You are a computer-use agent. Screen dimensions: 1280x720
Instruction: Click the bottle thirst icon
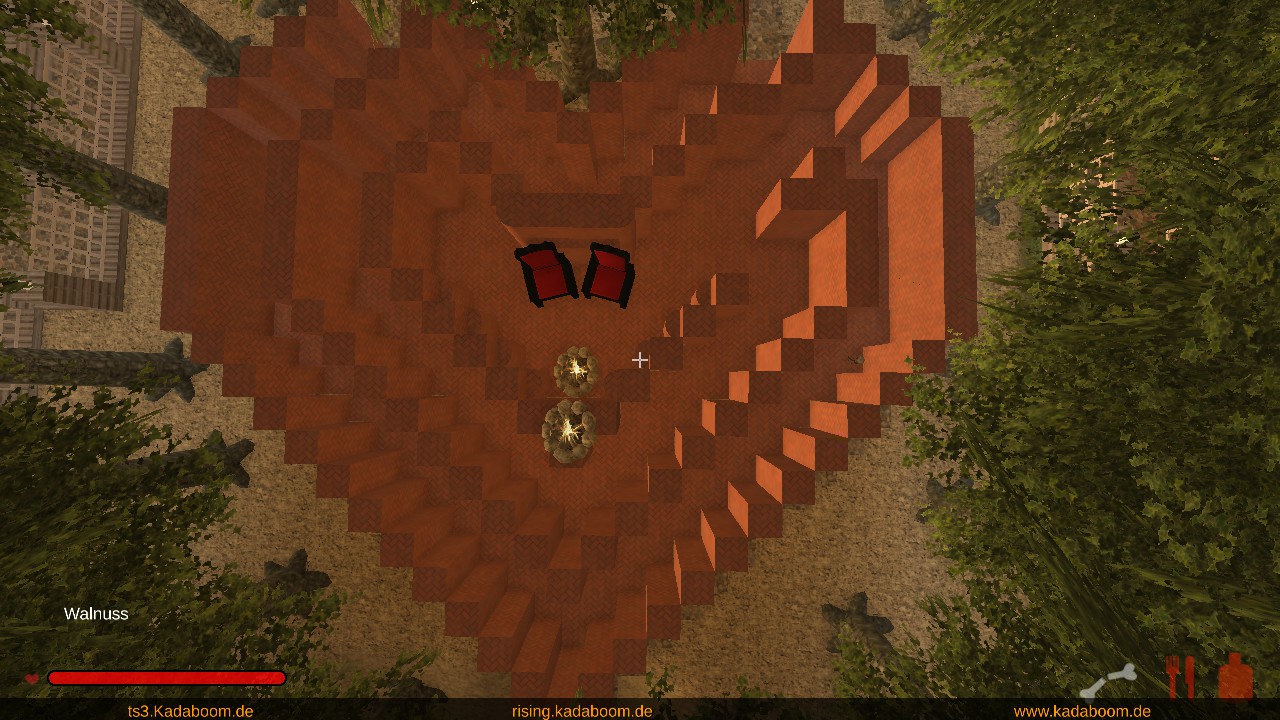(1235, 676)
